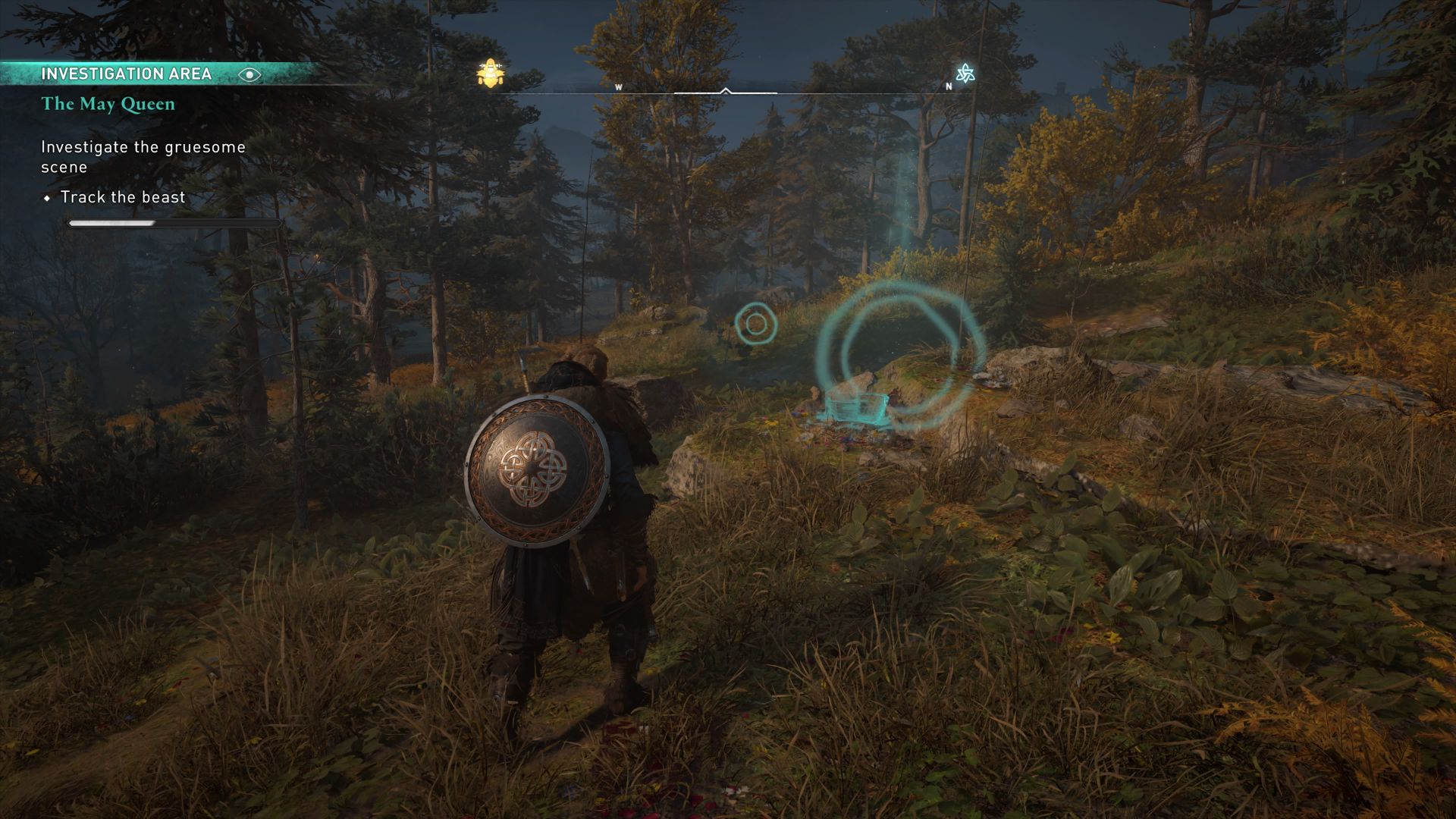Click the Investigation Area eye icon
The image size is (1456, 819).
pos(249,74)
